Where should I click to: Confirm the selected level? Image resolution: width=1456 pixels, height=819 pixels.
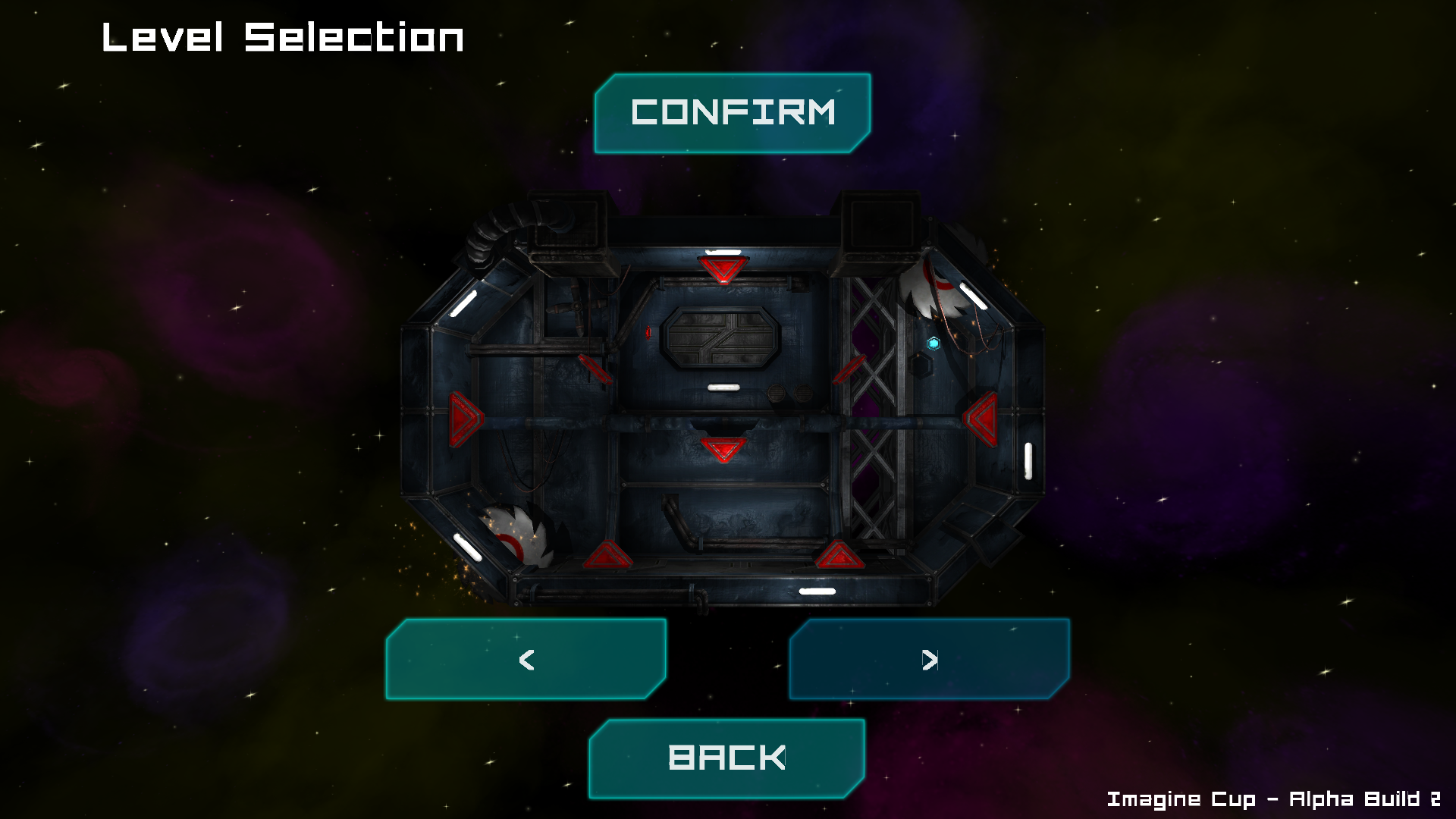click(x=733, y=114)
